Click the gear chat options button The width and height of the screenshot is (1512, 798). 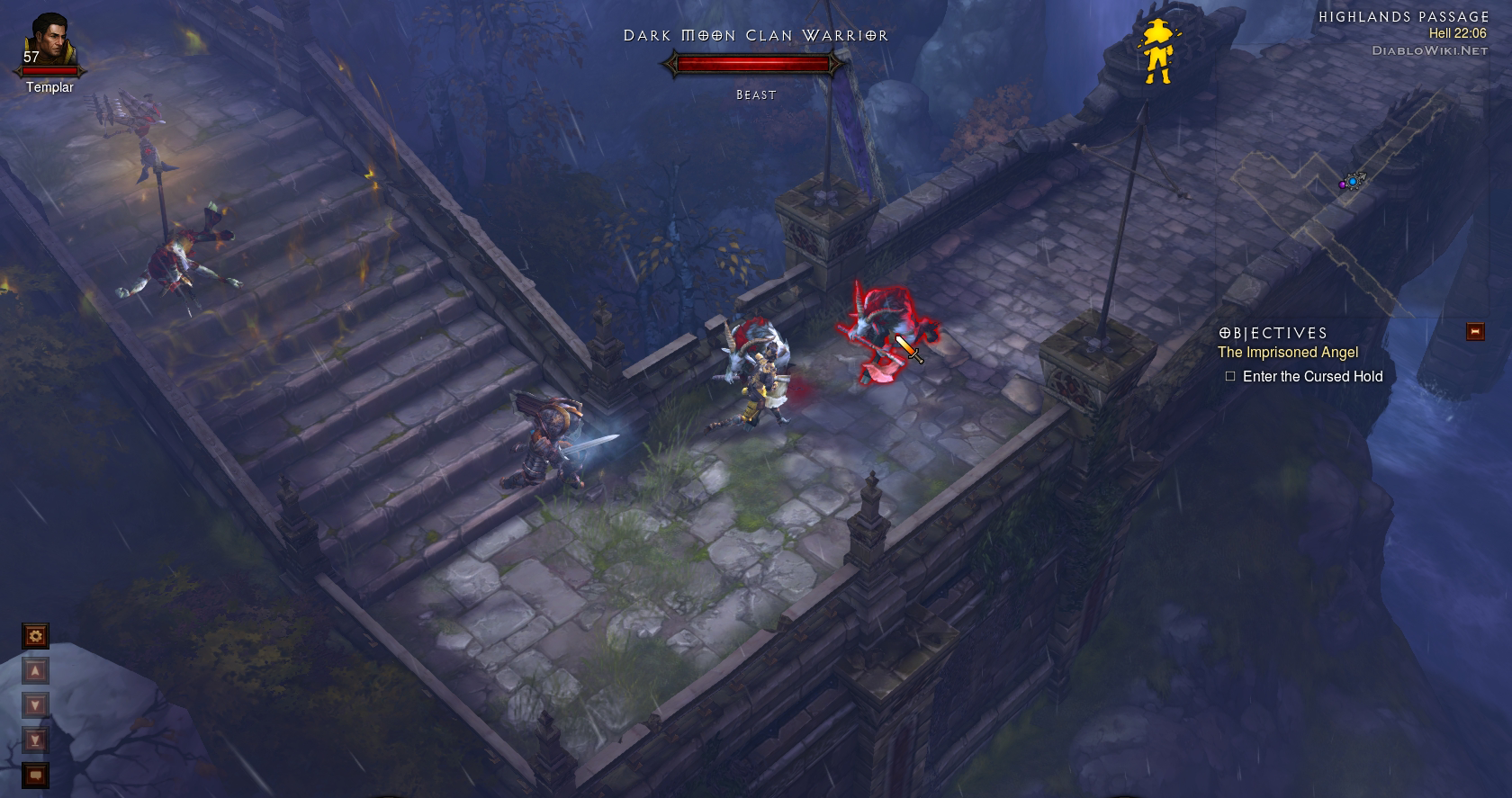click(35, 637)
